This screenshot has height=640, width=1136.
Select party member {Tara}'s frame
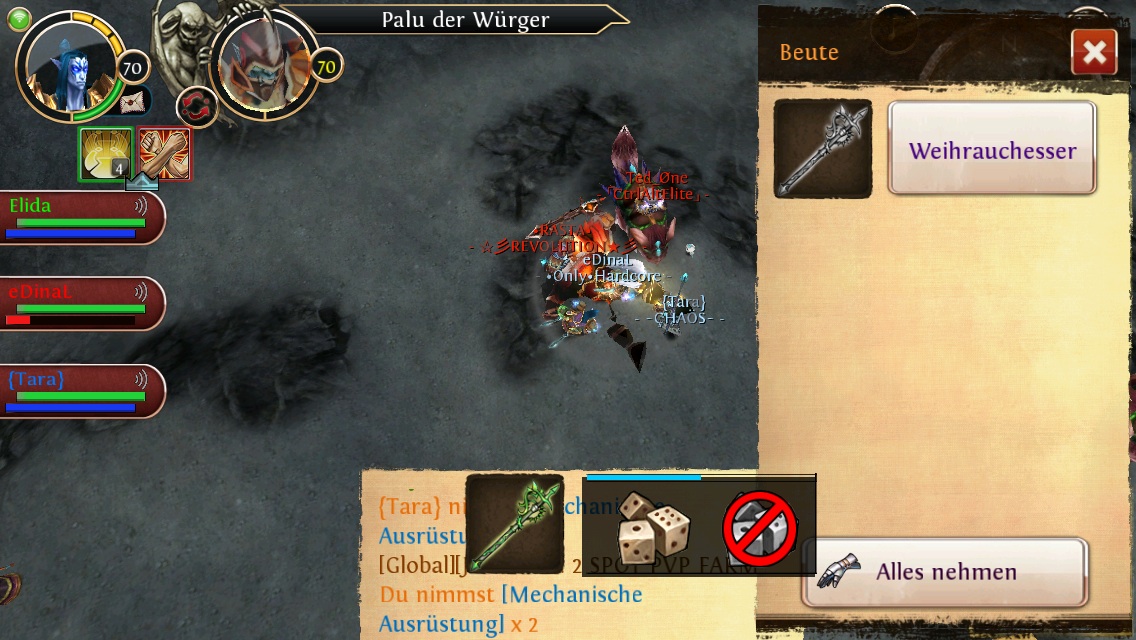[80, 391]
